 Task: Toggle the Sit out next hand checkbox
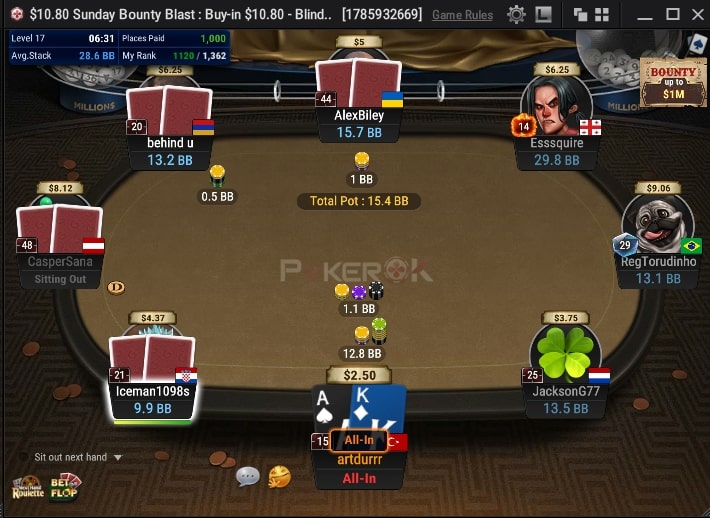[25, 457]
